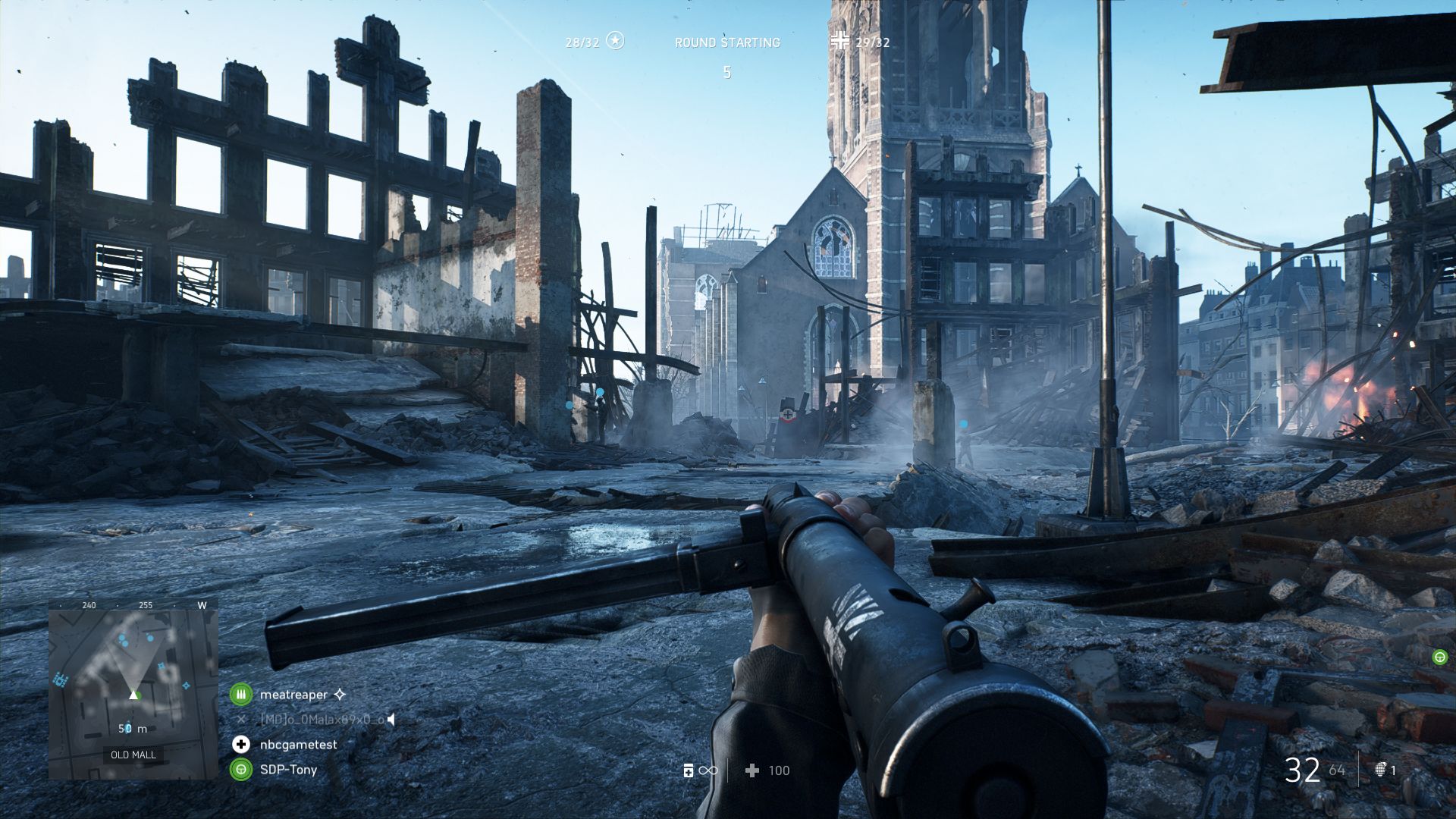This screenshot has width=1456, height=819.
Task: Click the grenade icon
Action: click(1381, 770)
